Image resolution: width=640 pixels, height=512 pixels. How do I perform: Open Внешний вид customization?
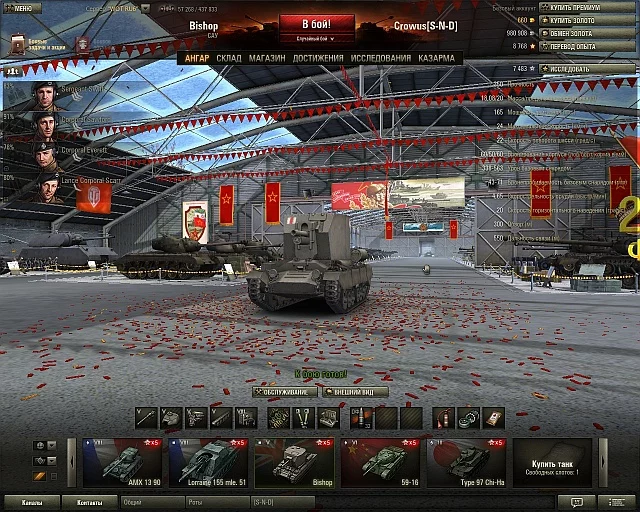click(x=354, y=392)
